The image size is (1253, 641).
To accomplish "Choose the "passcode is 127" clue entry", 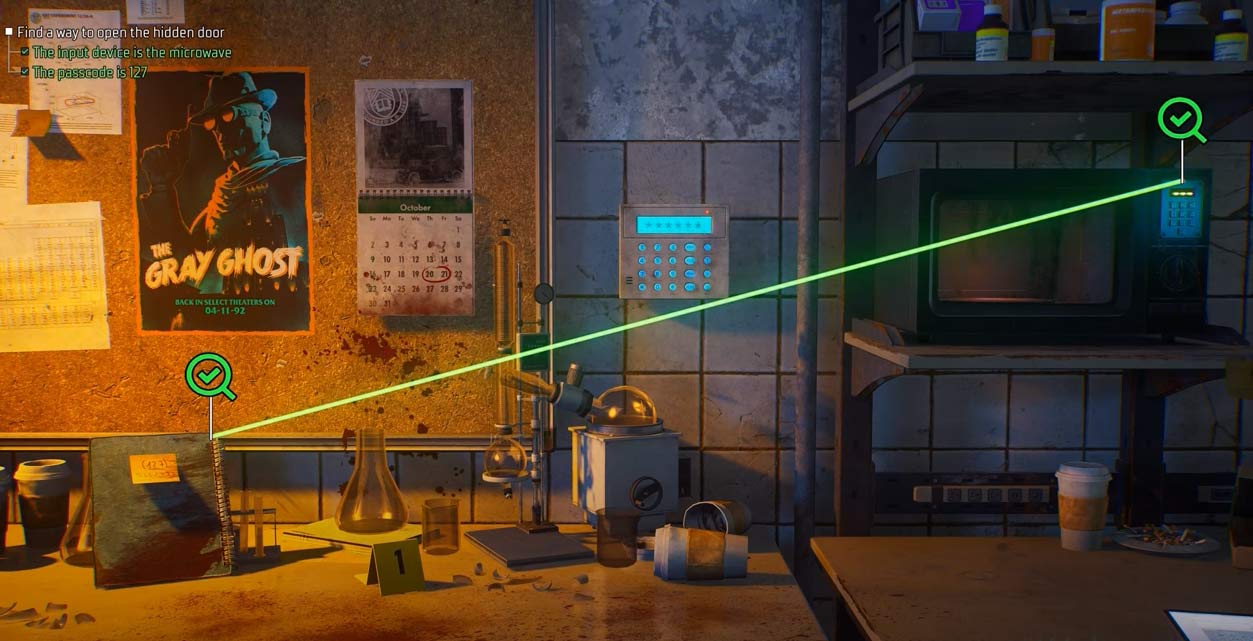I will [x=89, y=72].
